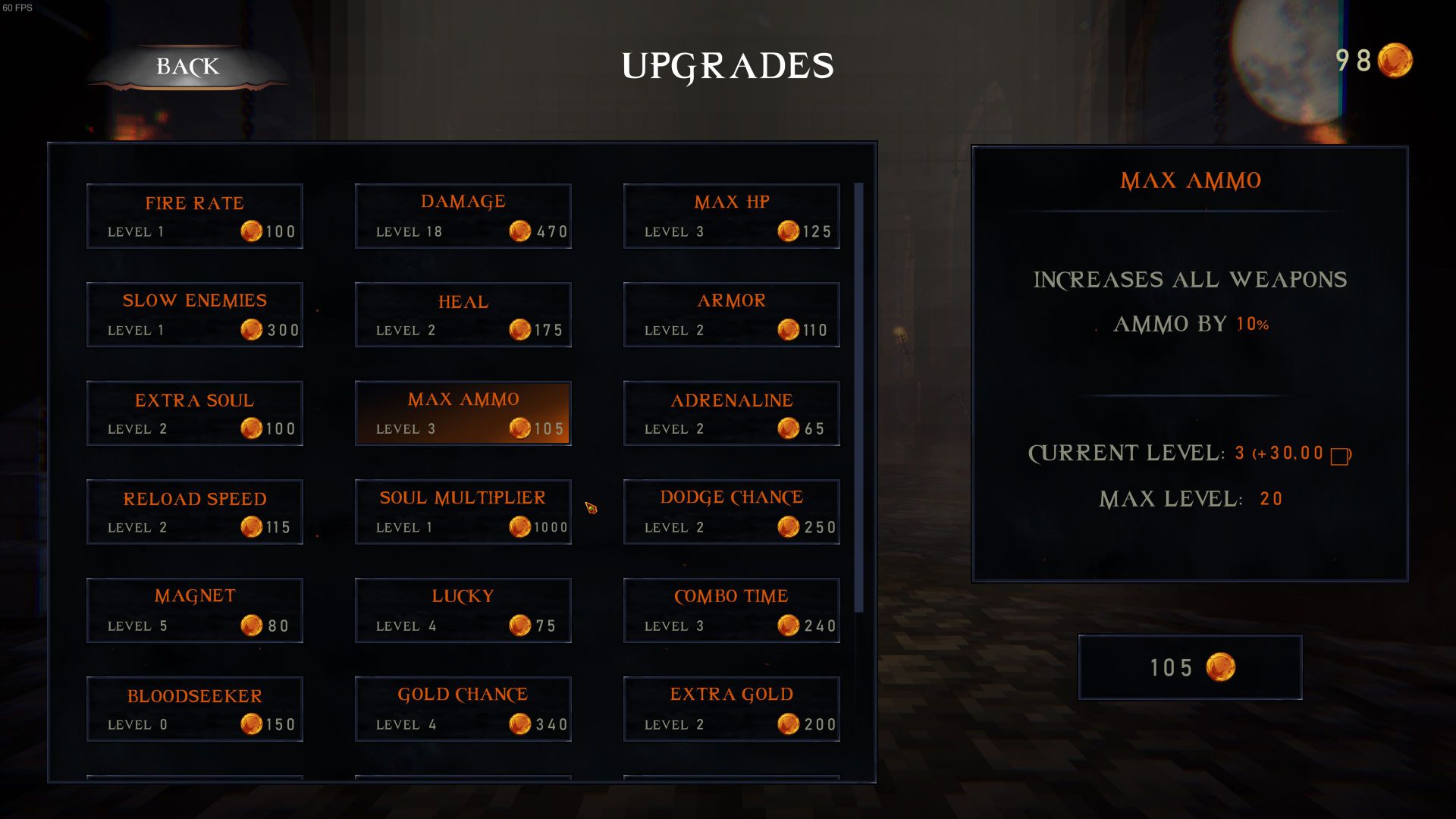The image size is (1456, 819).
Task: Select the Heal upgrade tile
Action: [463, 315]
